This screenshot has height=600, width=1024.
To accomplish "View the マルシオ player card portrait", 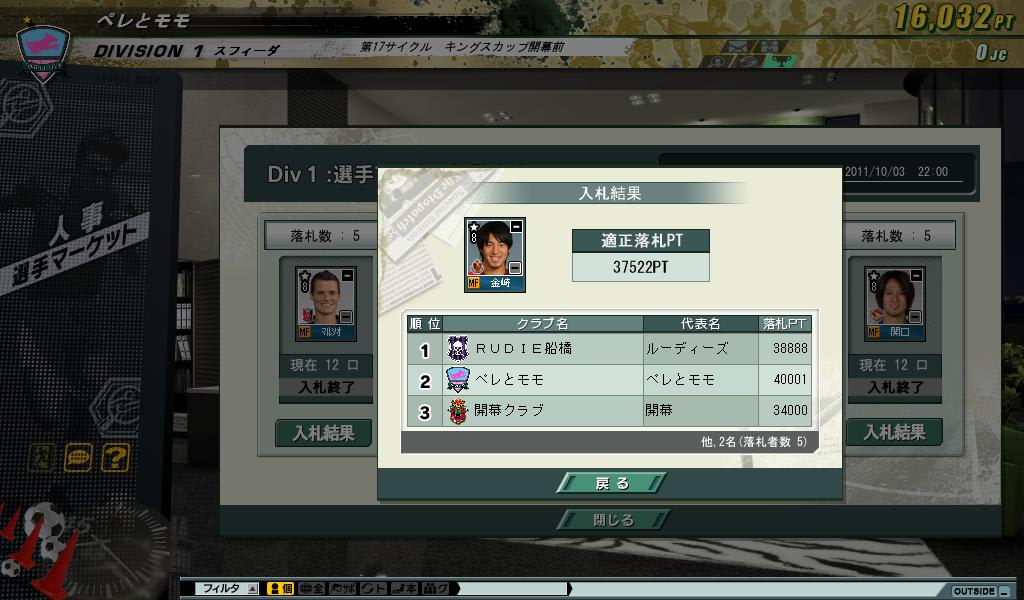I will point(325,304).
